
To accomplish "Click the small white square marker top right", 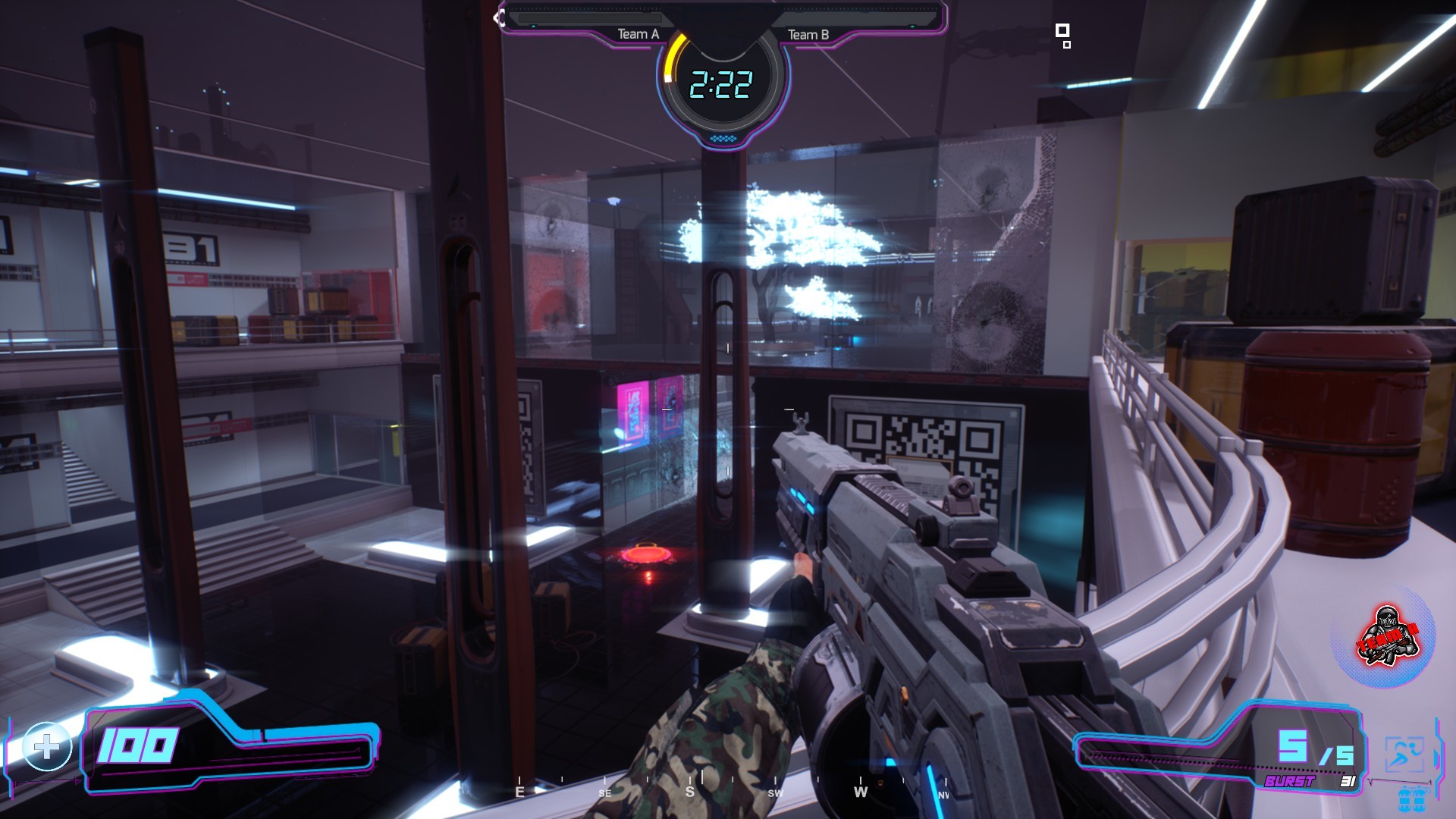I will pyautogui.click(x=1063, y=32).
